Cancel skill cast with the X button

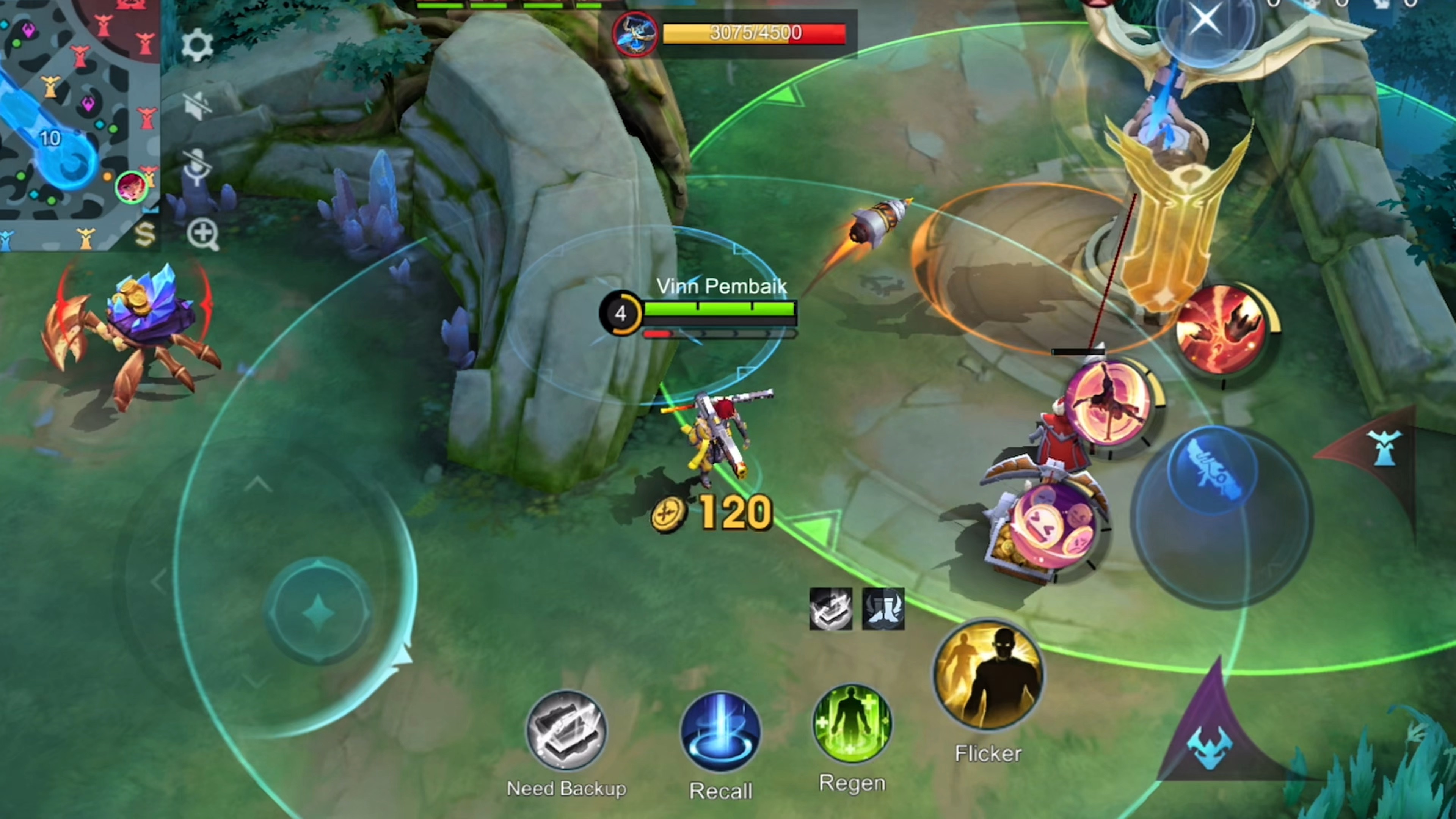coord(1205,21)
